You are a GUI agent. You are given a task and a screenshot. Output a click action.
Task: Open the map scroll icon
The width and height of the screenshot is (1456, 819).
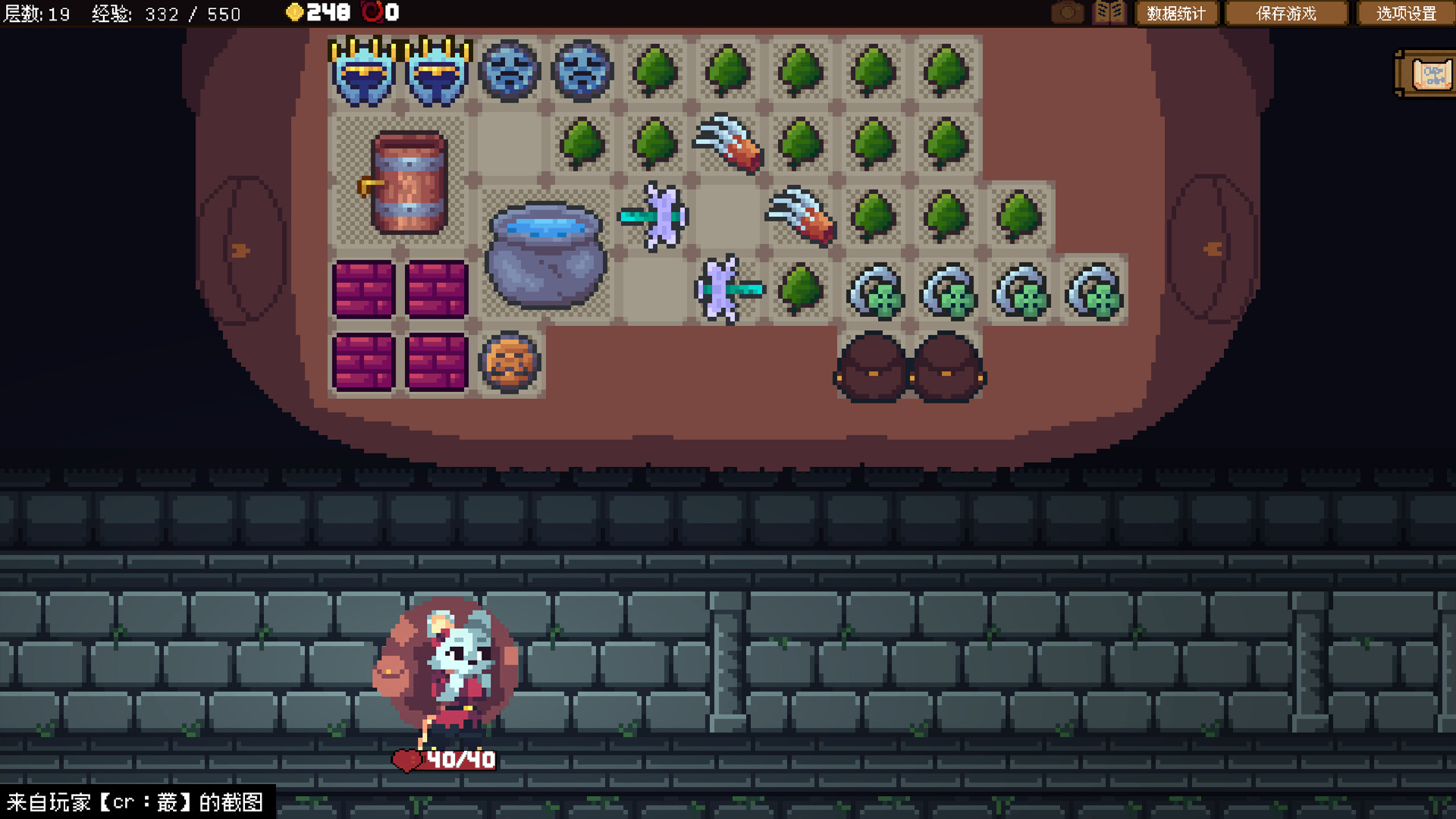pyautogui.click(x=1429, y=74)
